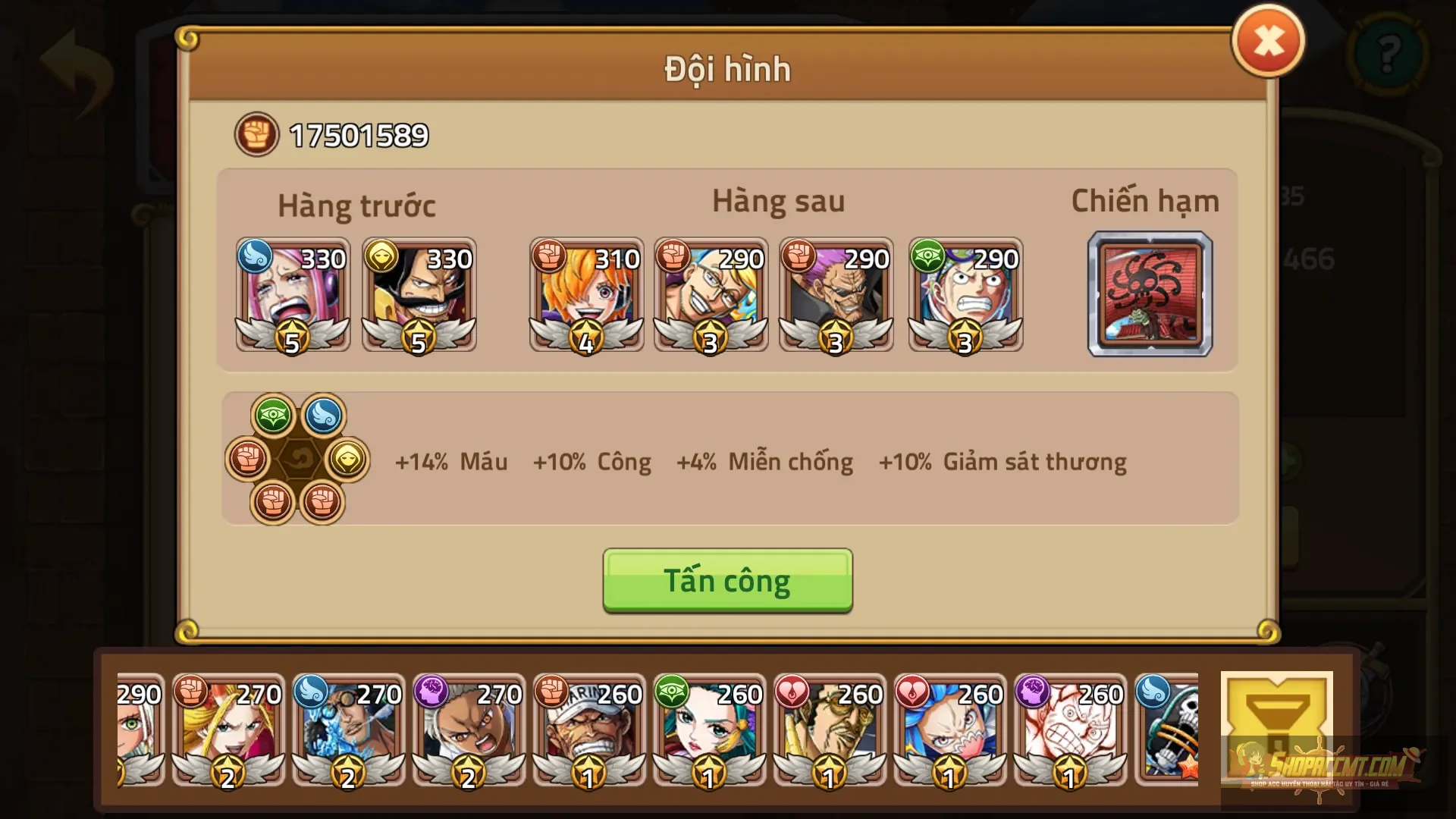Tap the green eye element icon in synergy wheel

[x=271, y=415]
